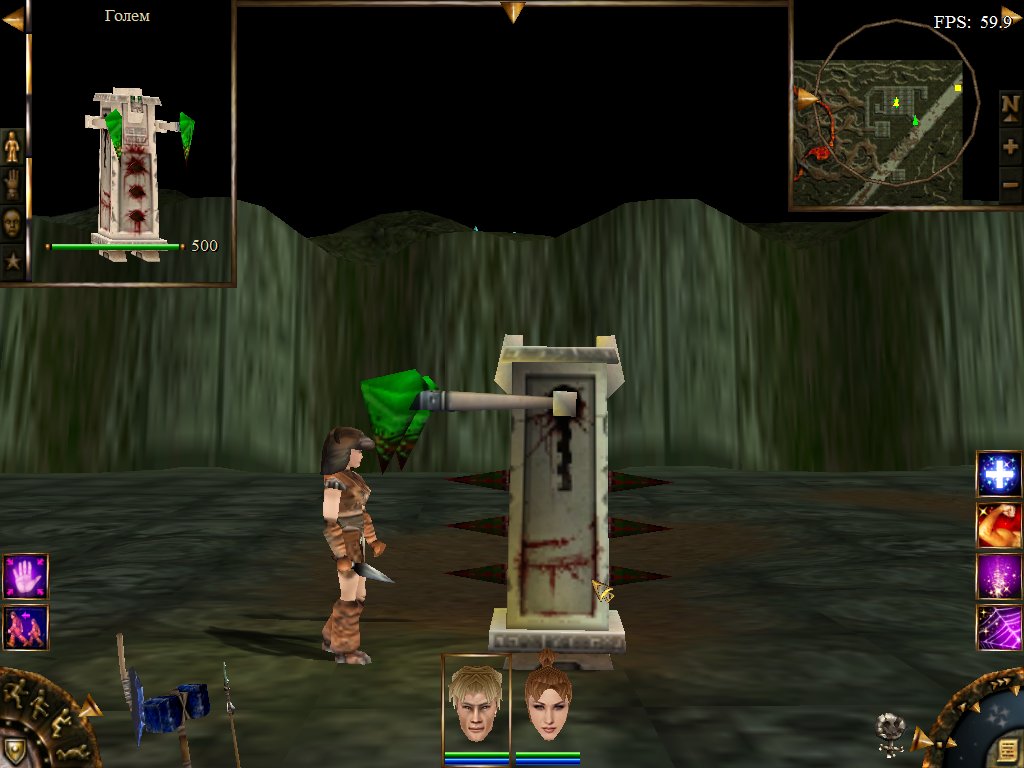Zoom out the minimap with the minus button
This screenshot has width=1024, height=768.
click(x=1010, y=184)
